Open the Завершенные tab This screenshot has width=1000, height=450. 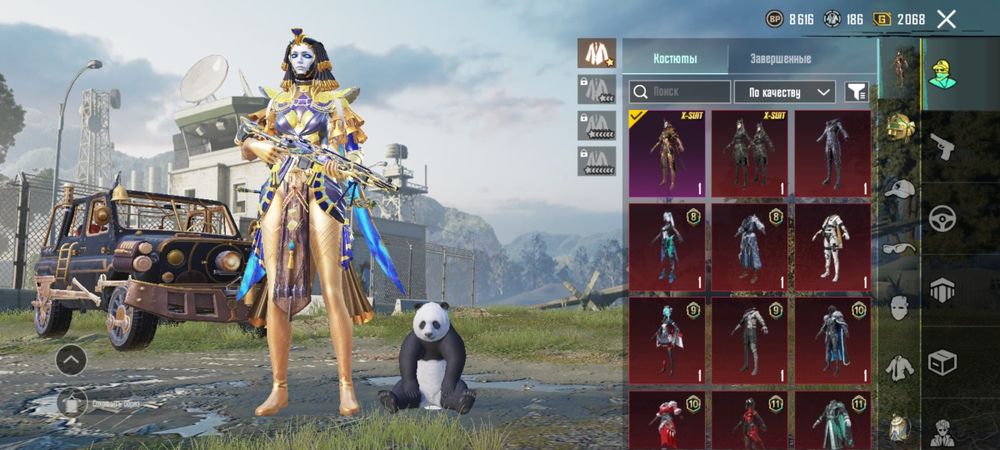780,59
